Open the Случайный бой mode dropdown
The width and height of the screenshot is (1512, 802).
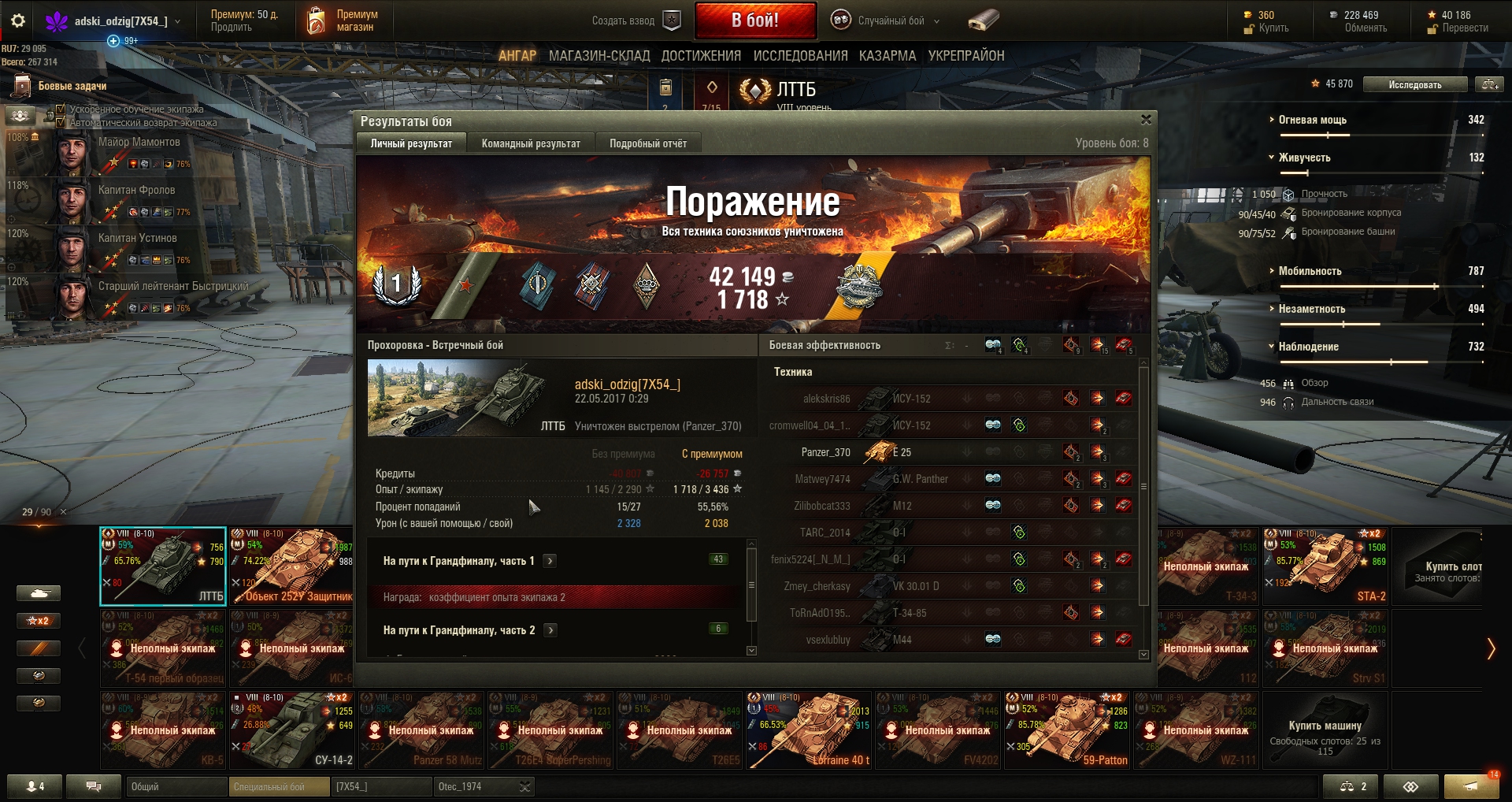tap(891, 21)
